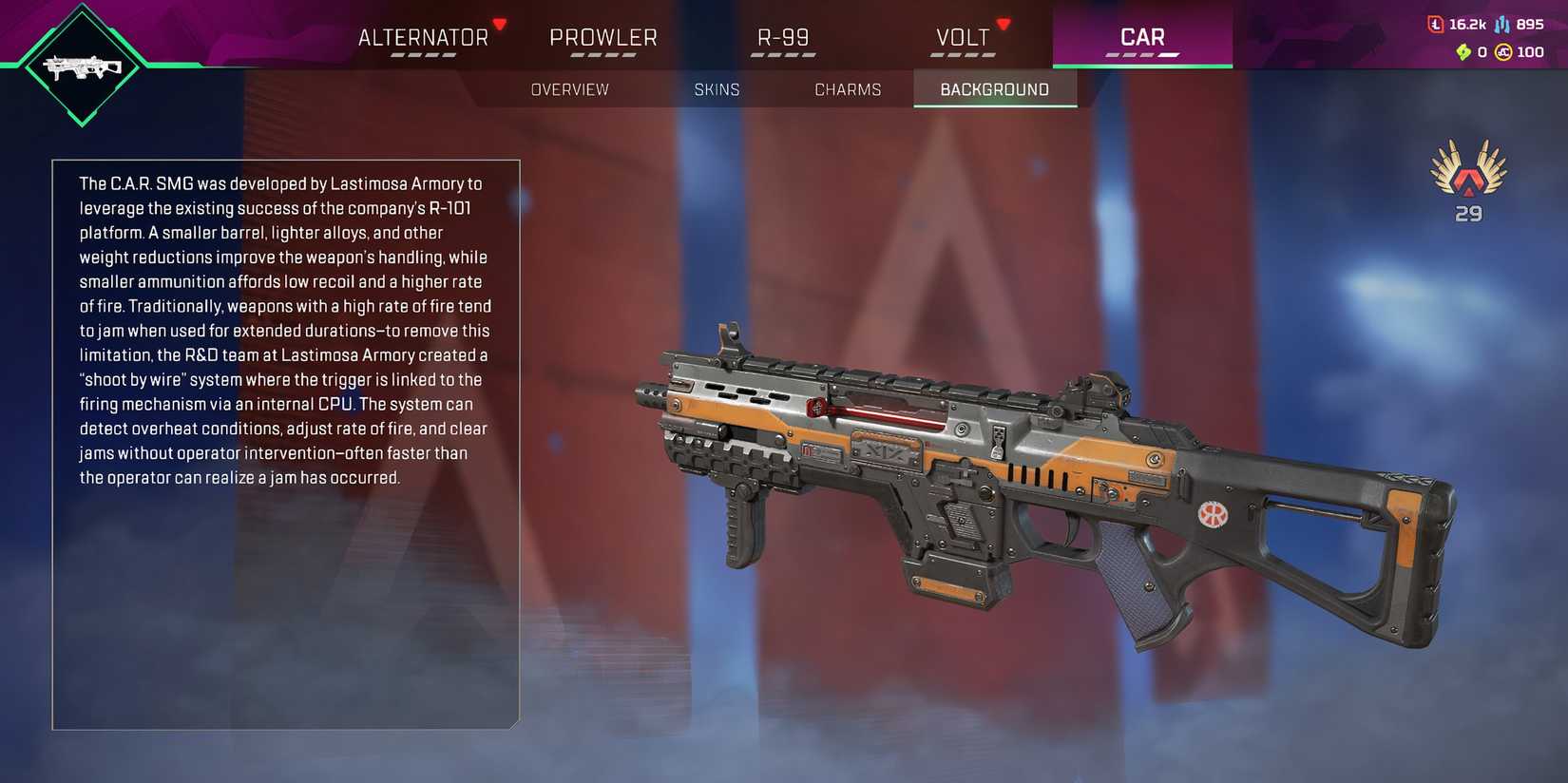Select the level 29 weapon mastery badge
This screenshot has height=783, width=1568.
(1466, 181)
